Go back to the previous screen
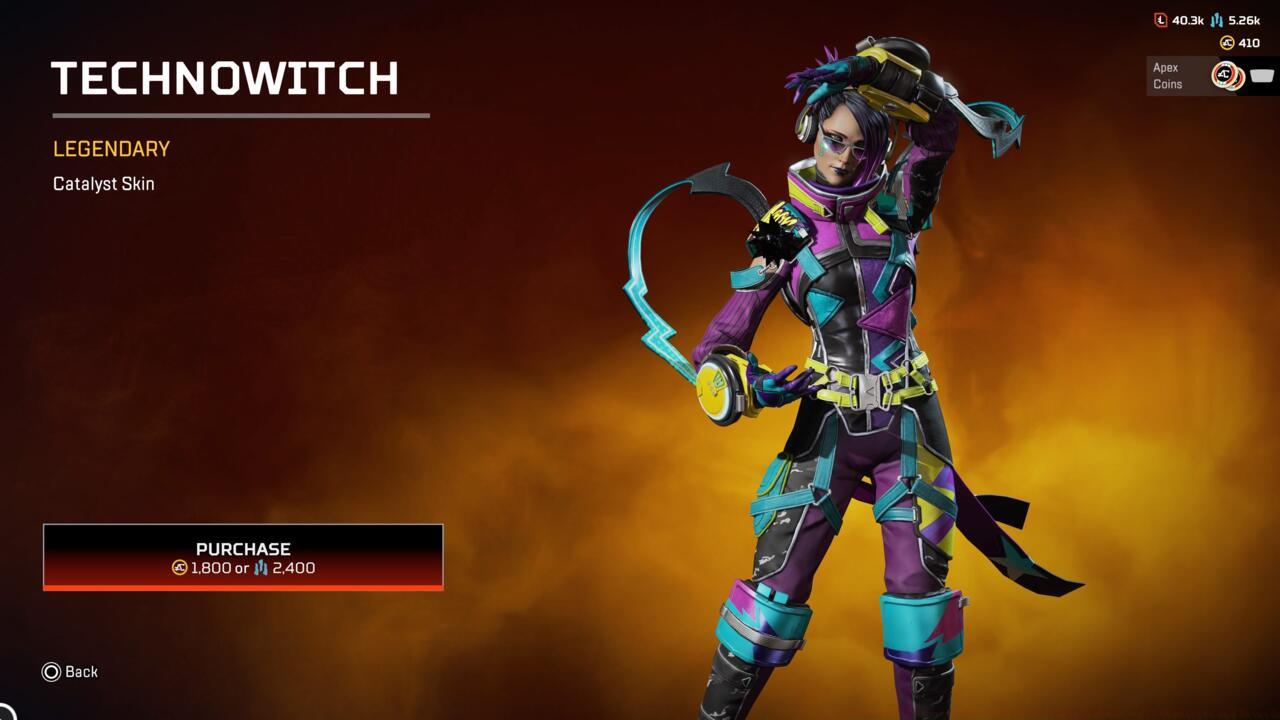This screenshot has height=720, width=1280. (x=70, y=672)
